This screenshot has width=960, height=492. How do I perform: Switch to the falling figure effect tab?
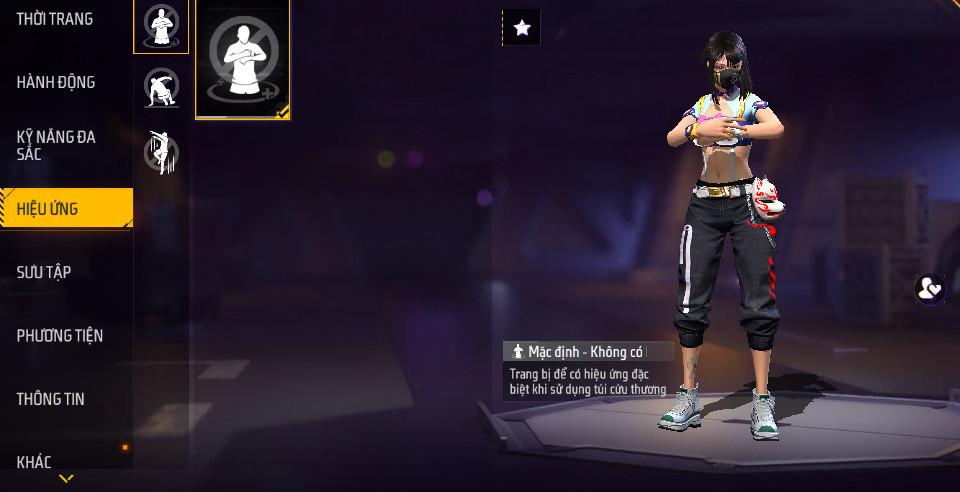pos(161,152)
